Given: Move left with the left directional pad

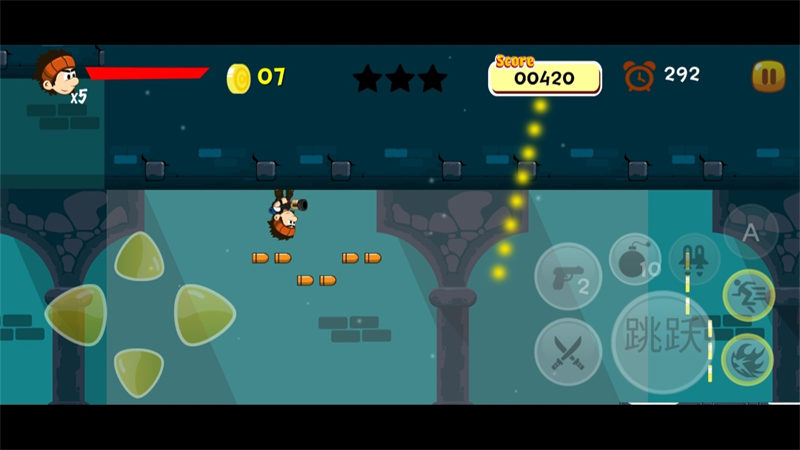Looking at the screenshot, I should point(75,315).
